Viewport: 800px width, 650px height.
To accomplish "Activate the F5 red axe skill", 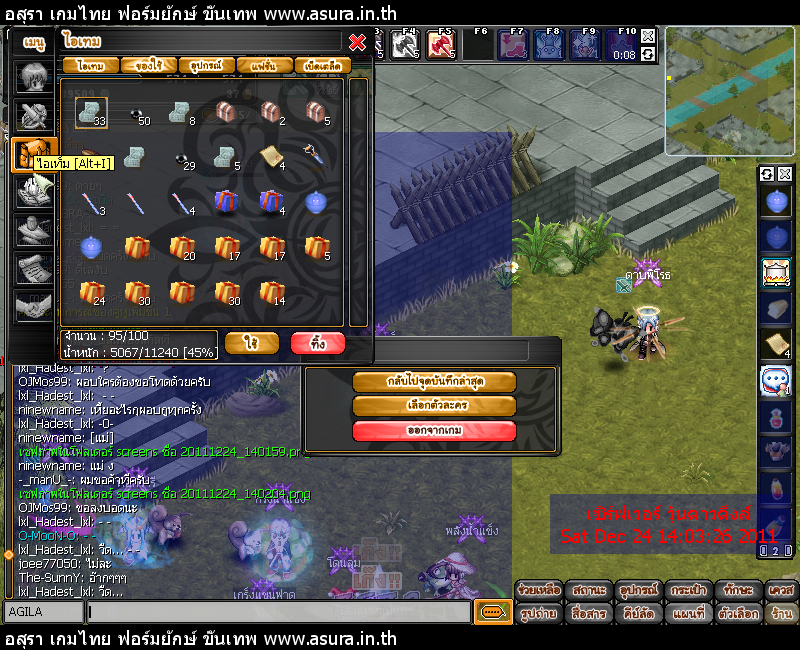I will (x=441, y=45).
